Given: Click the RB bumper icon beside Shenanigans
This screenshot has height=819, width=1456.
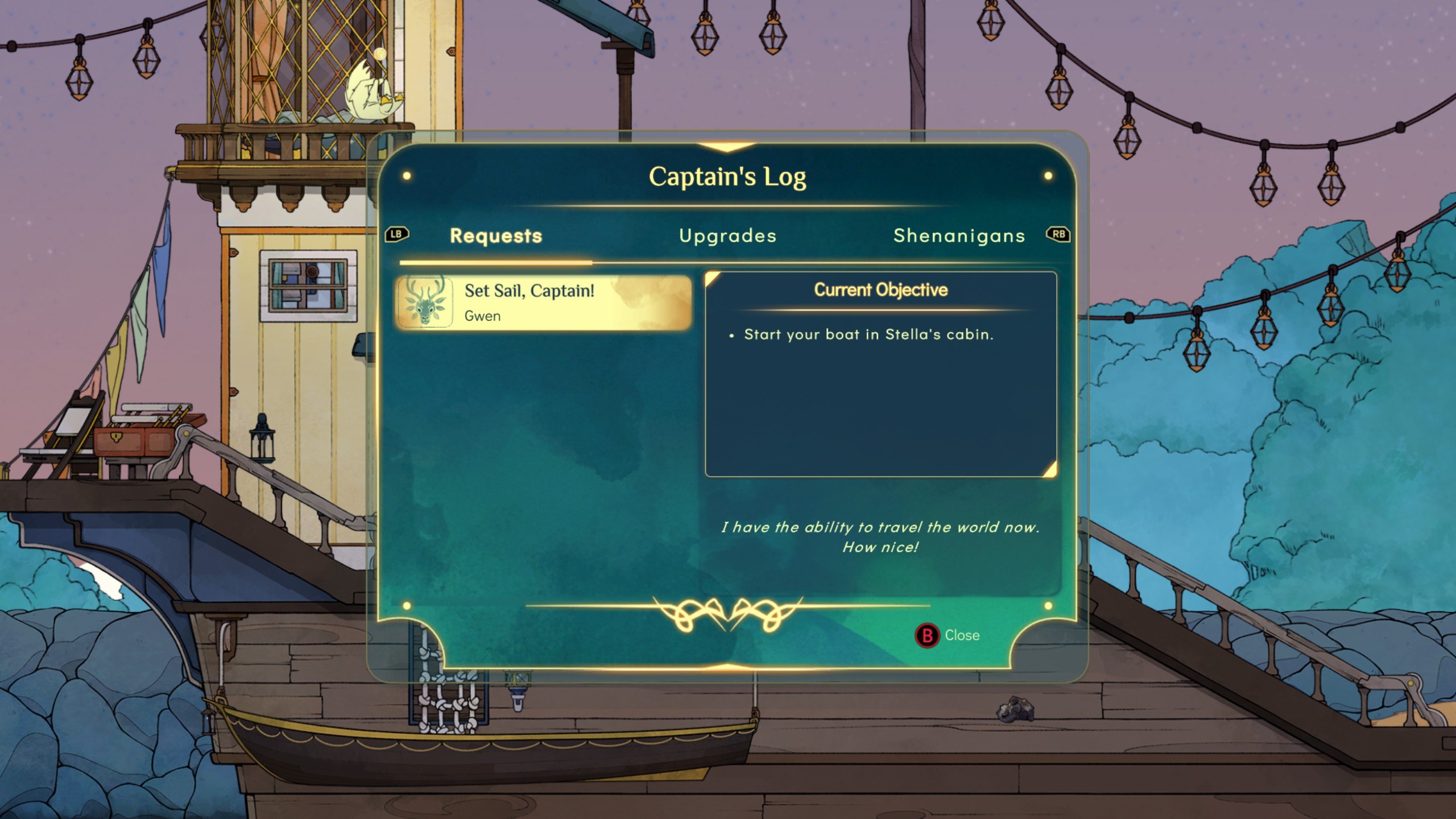Looking at the screenshot, I should pos(1059,235).
